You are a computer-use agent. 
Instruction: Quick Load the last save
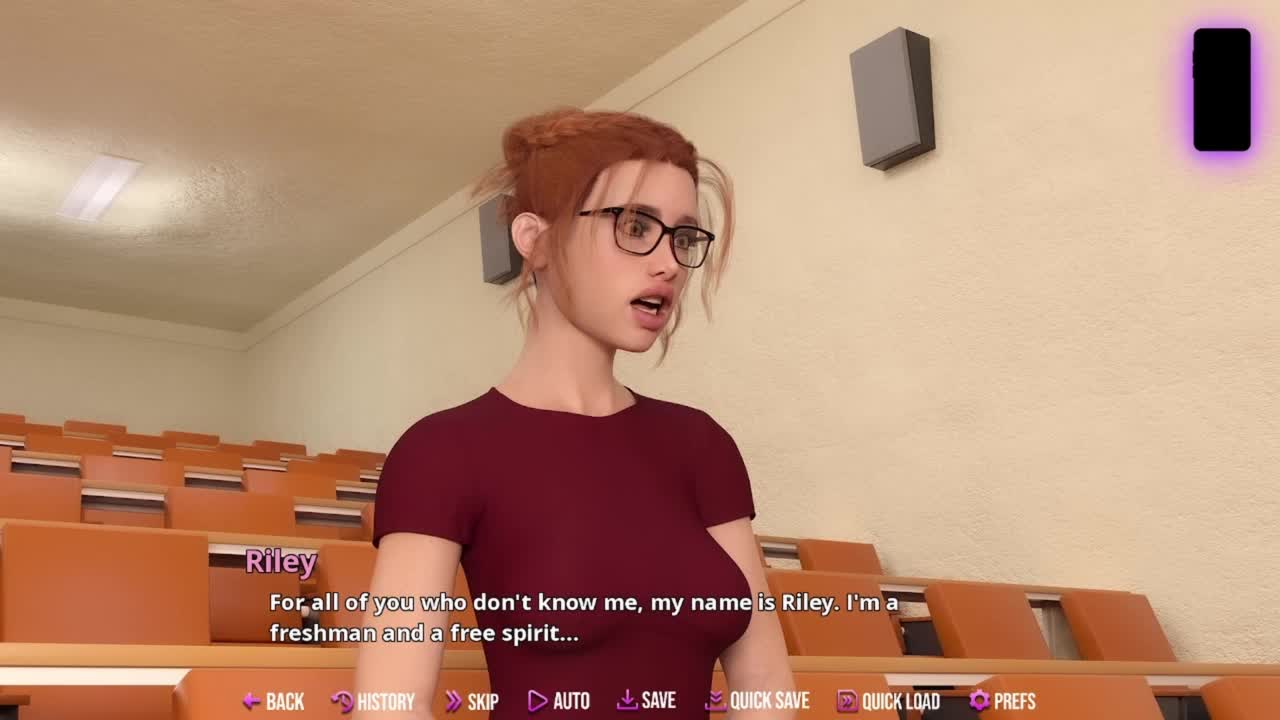pos(888,701)
